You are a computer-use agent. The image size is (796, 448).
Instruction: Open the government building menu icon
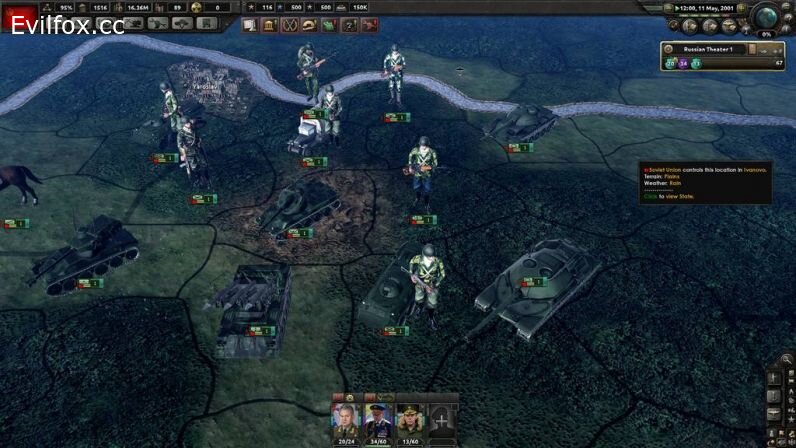(x=269, y=25)
